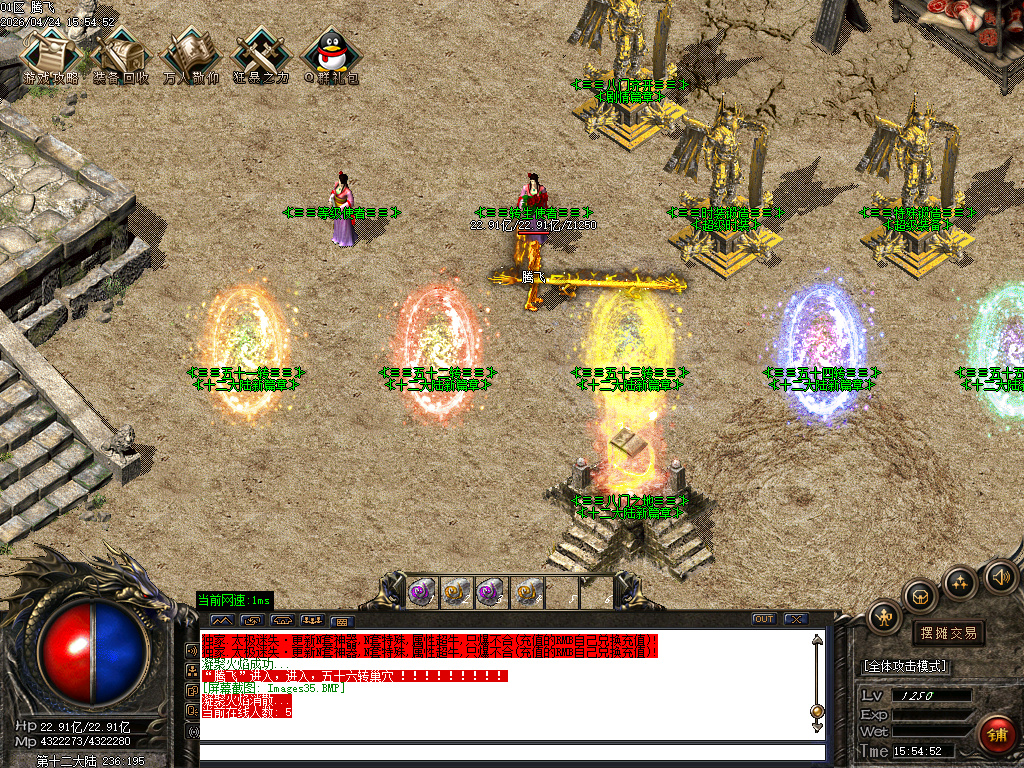1024x768 pixels.
Task: Select the grid button above chat
Action: click(x=341, y=621)
